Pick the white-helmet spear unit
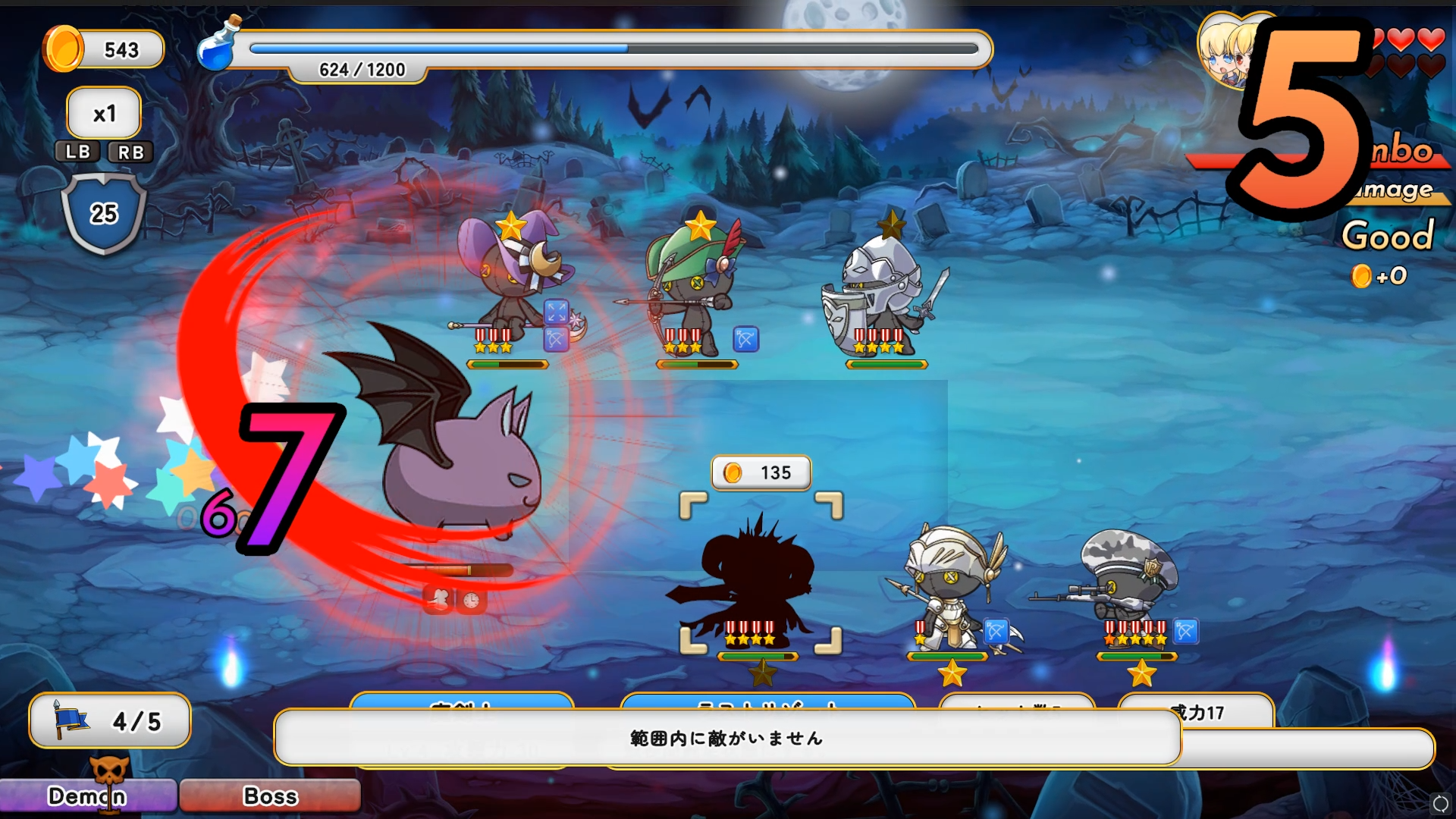Screen dimensions: 1456x819 pyautogui.click(x=952, y=588)
